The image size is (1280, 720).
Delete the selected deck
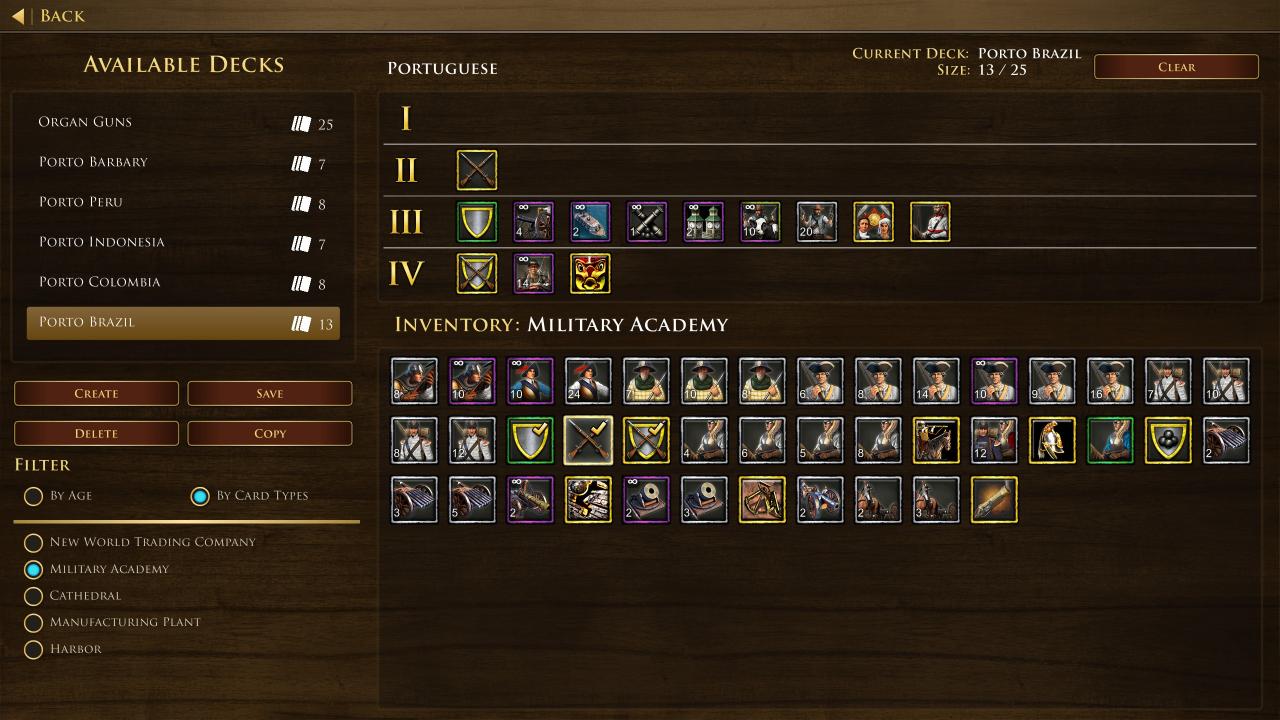96,433
